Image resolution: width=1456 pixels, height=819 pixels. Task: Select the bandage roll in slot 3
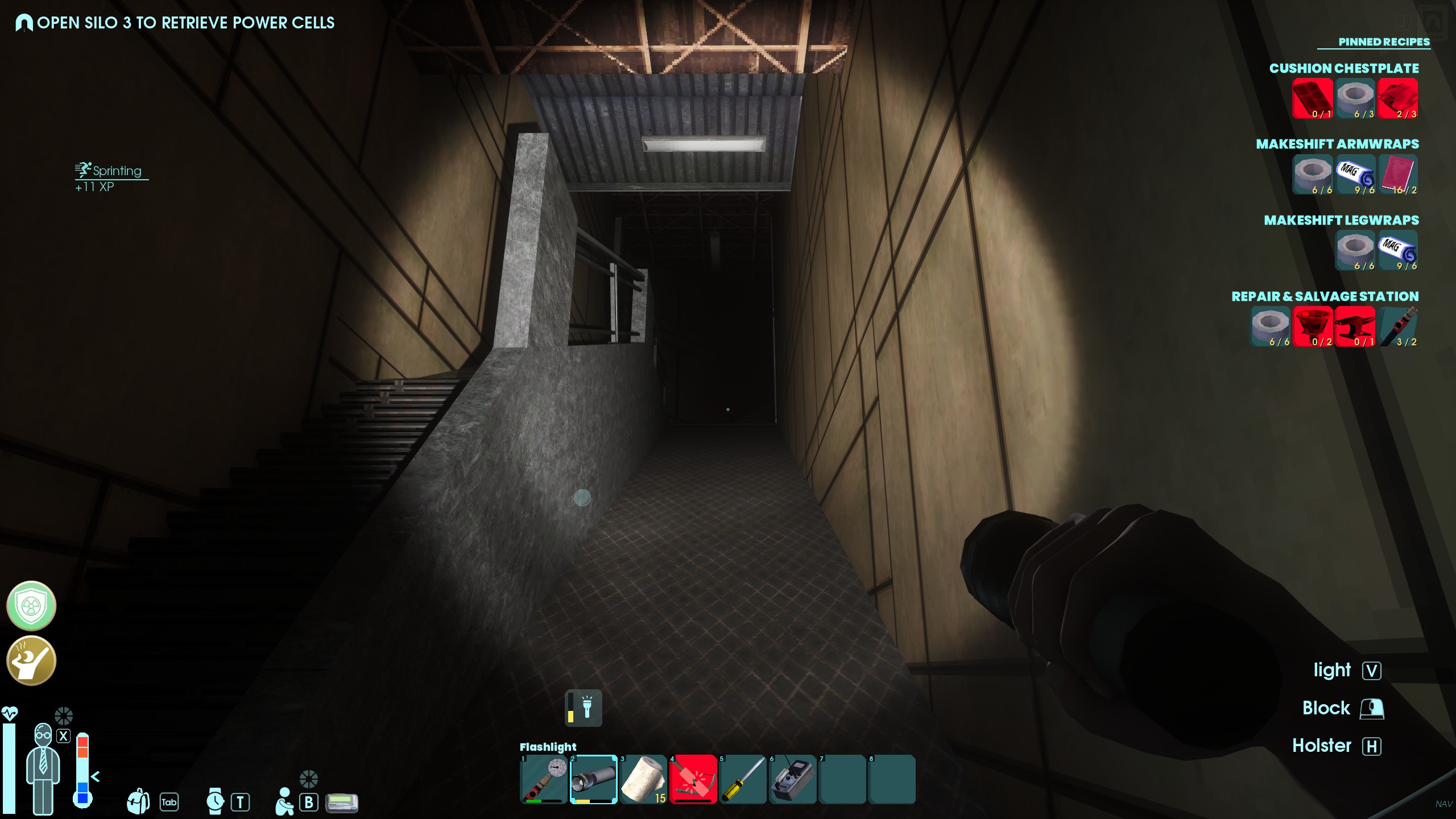point(643,780)
